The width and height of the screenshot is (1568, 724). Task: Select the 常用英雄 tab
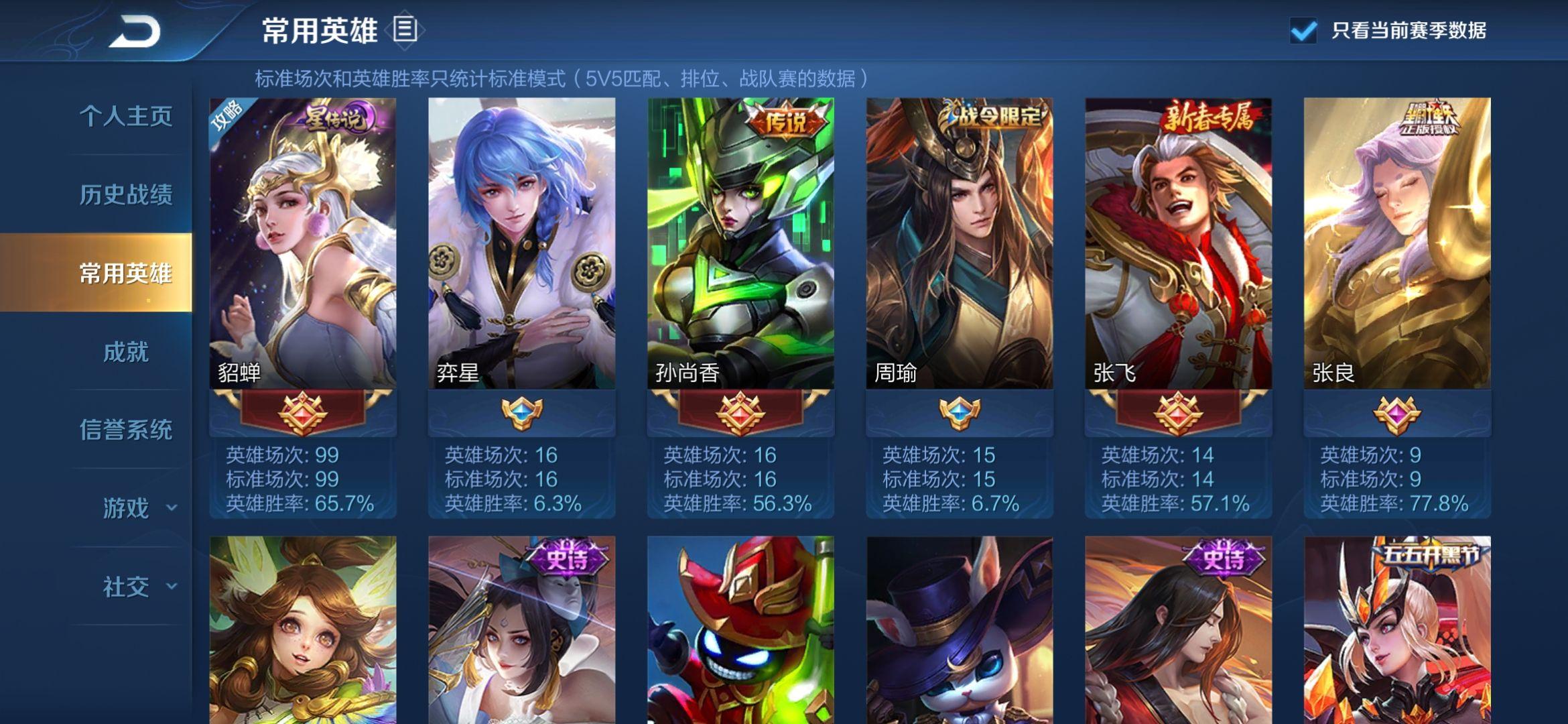pyautogui.click(x=126, y=273)
